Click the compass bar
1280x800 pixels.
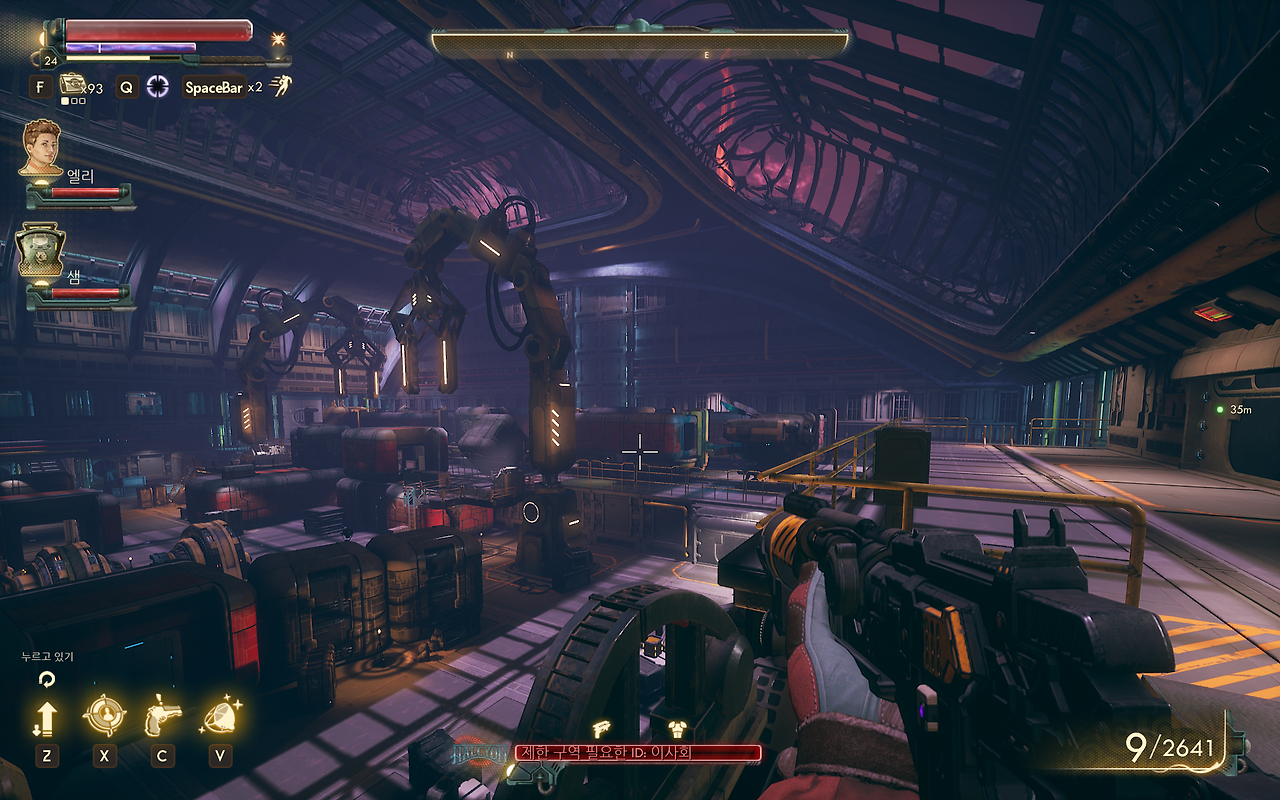640,44
